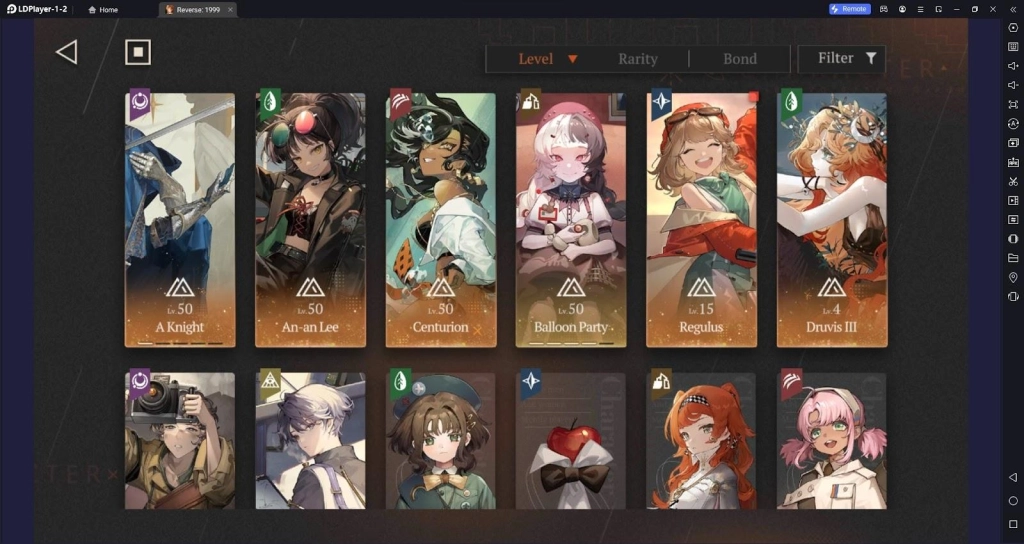Choose the An-an Lee character card
This screenshot has height=544, width=1024.
(x=310, y=220)
